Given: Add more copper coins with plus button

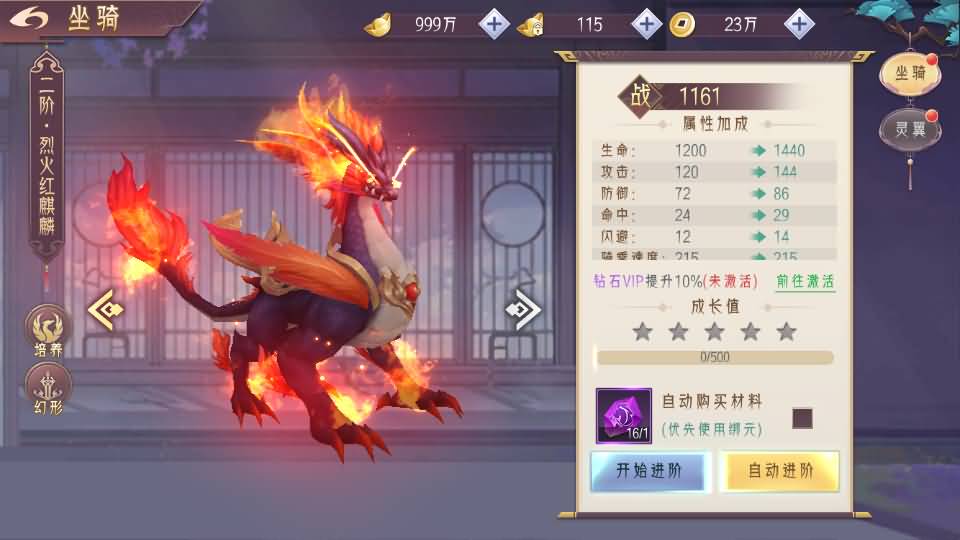Looking at the screenshot, I should [798, 23].
